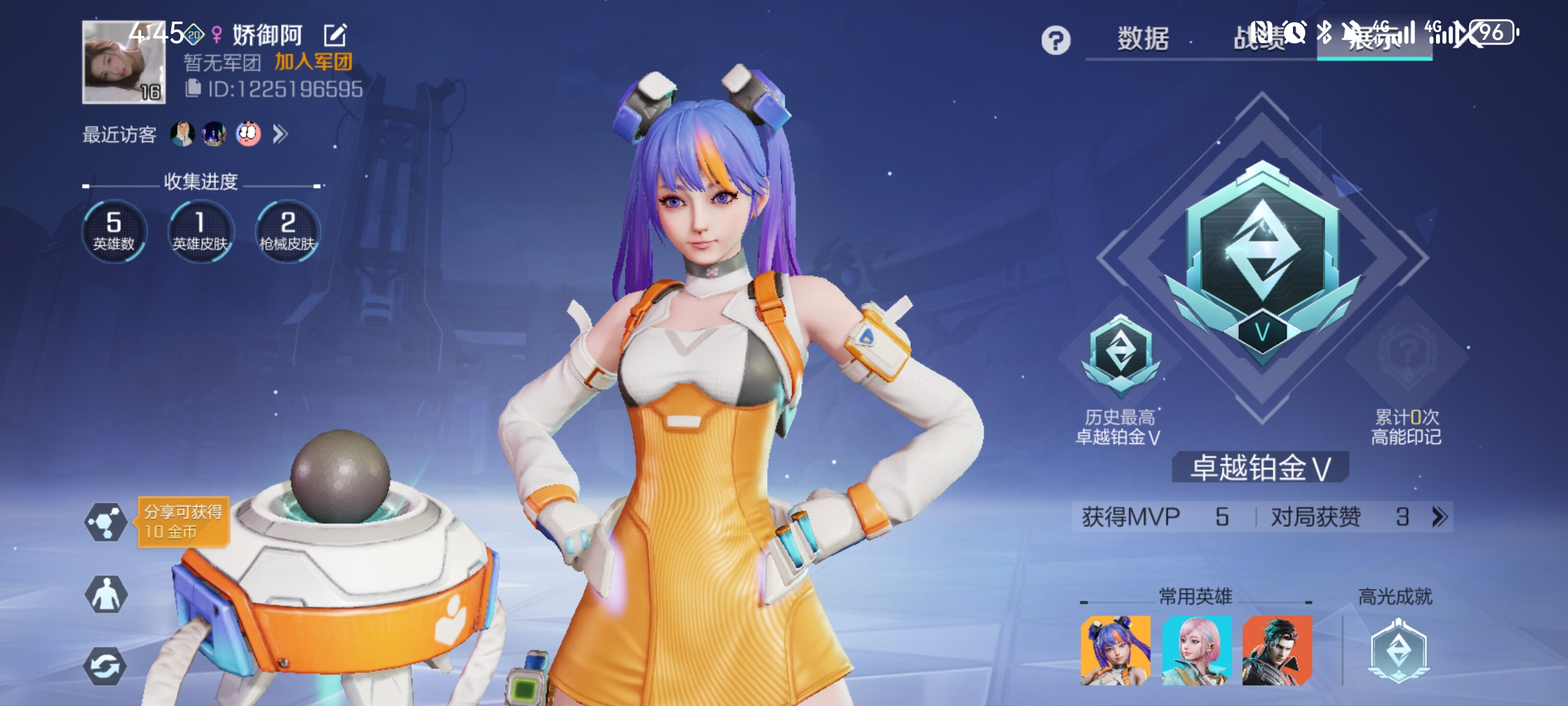Open the player avatar portrait
Viewport: 1568px width, 706px height.
(x=123, y=62)
